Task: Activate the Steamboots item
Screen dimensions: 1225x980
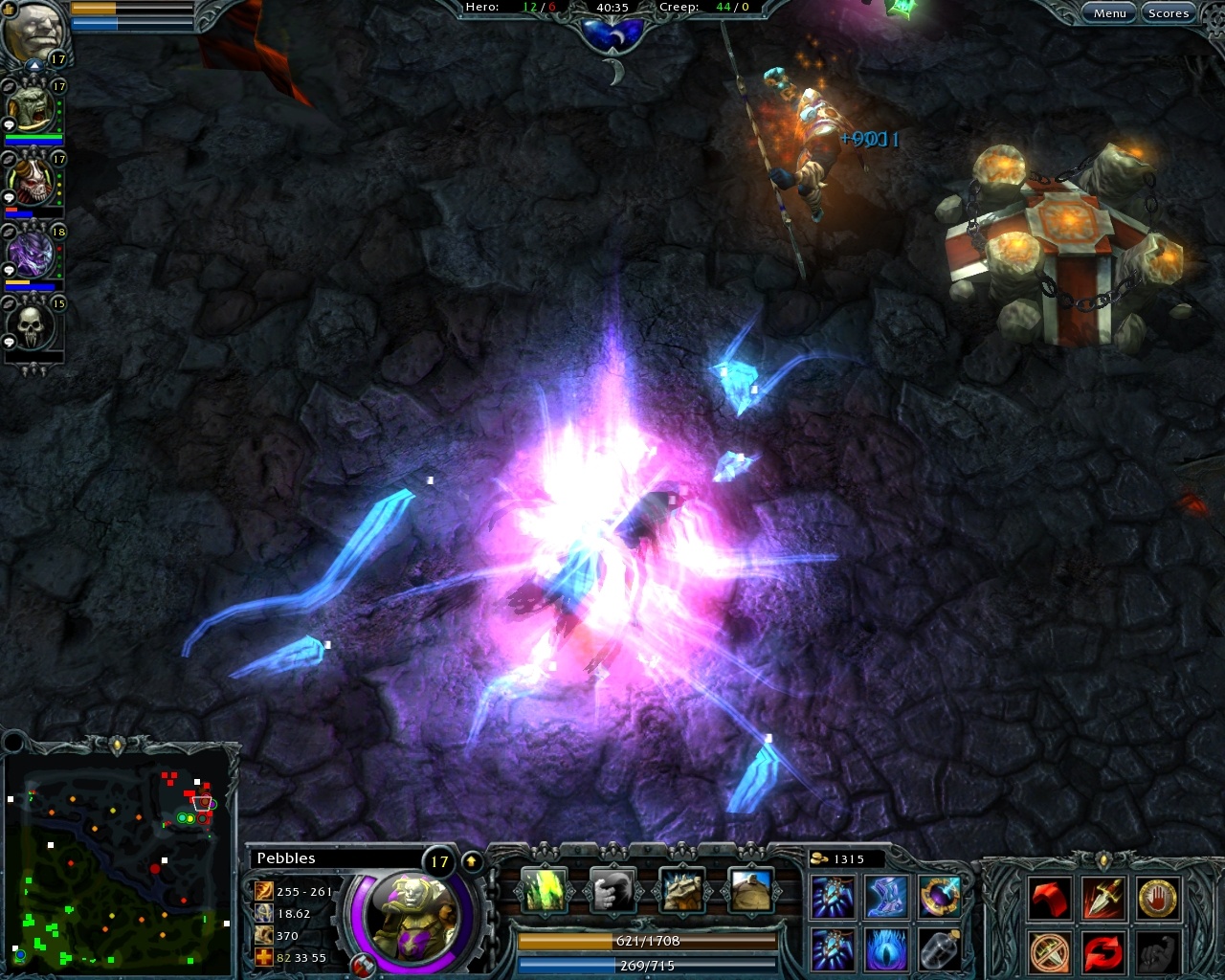Action: 887,897
